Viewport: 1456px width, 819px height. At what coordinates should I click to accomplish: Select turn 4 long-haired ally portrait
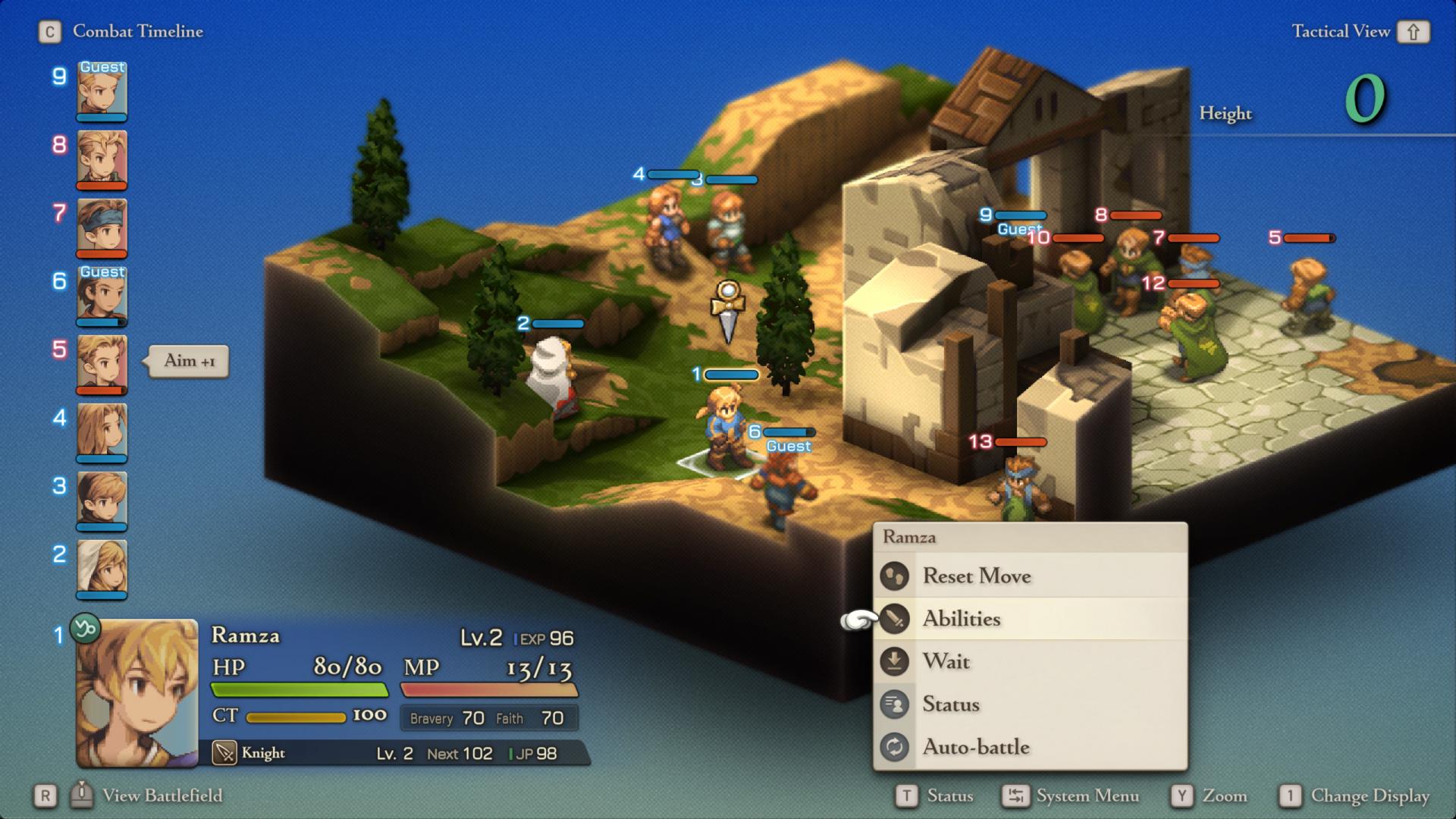tap(102, 432)
